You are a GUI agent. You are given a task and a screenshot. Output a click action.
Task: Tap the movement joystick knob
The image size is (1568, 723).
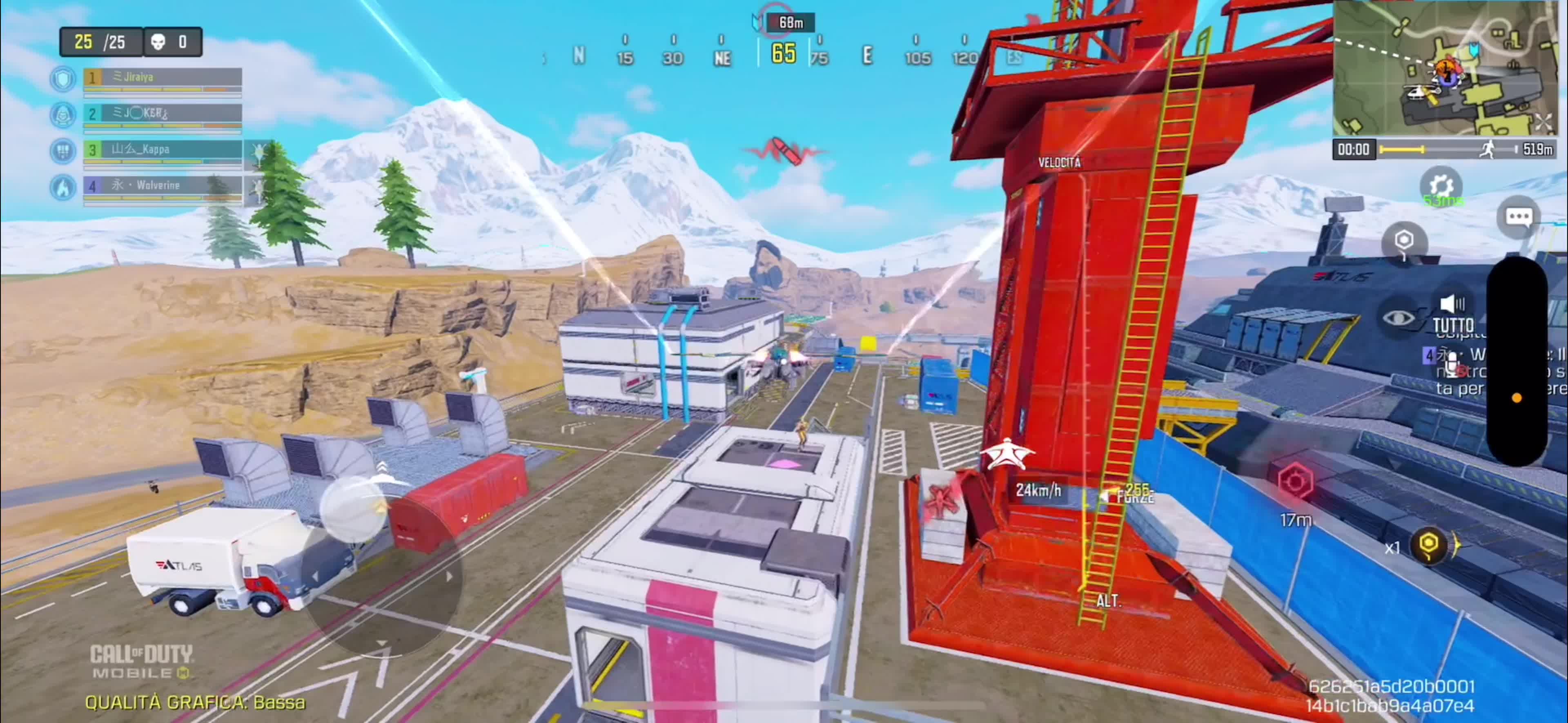353,509
